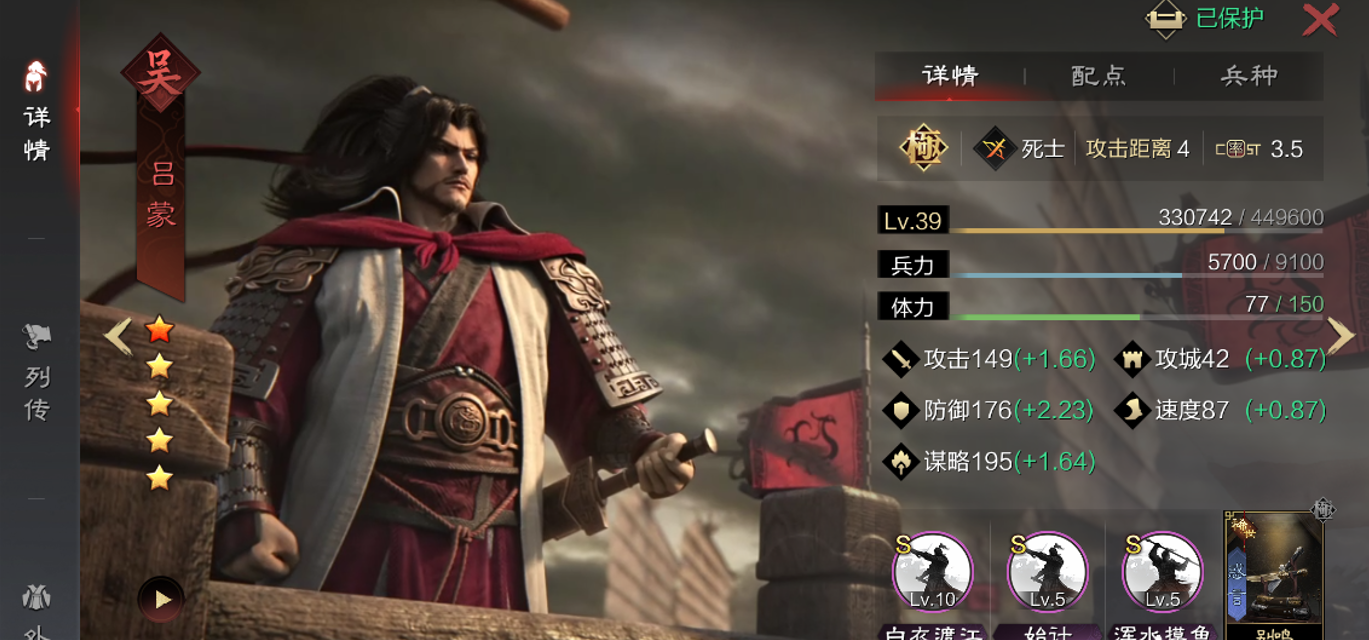Play the general's animation video
1369x640 pixels.
161,599
